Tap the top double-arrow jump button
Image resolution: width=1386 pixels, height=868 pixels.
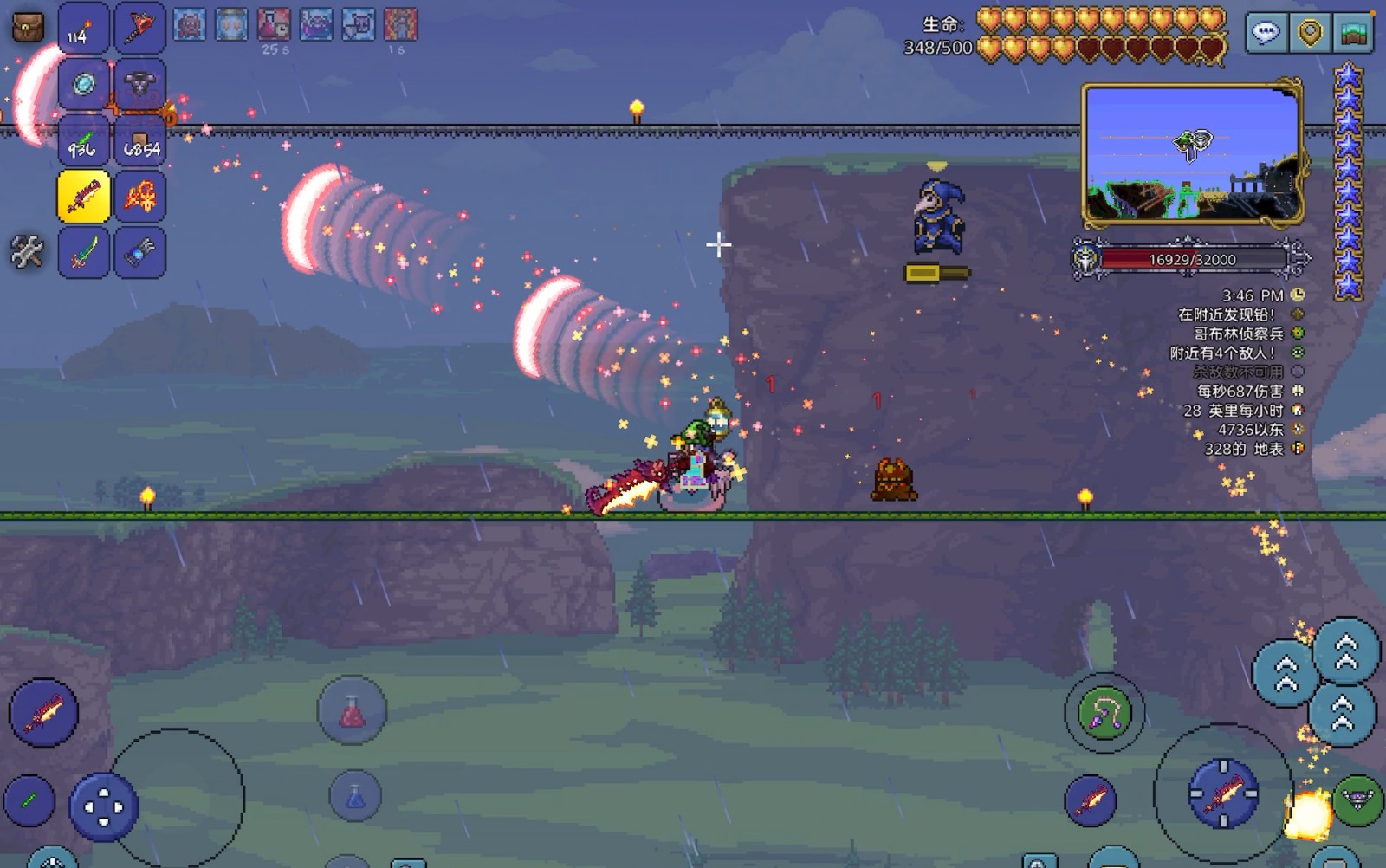(1345, 651)
